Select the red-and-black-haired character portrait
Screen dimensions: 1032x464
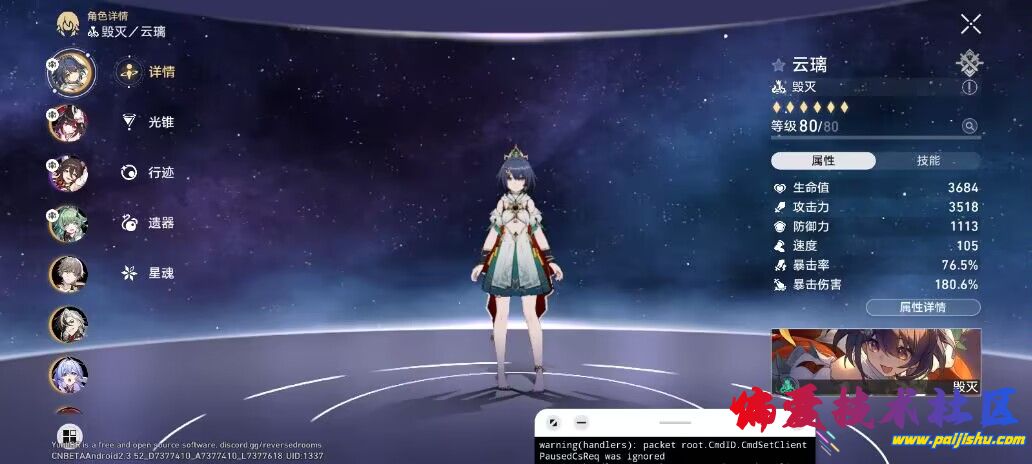tap(68, 122)
